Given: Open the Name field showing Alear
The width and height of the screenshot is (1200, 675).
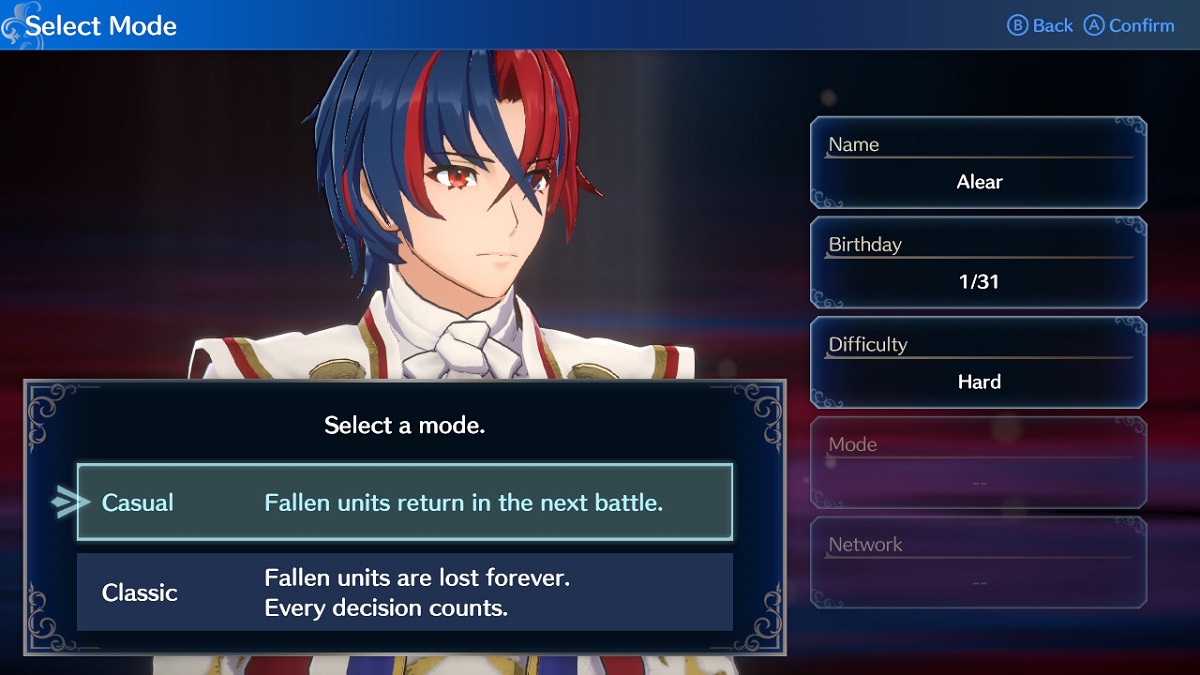Looking at the screenshot, I should [978, 163].
